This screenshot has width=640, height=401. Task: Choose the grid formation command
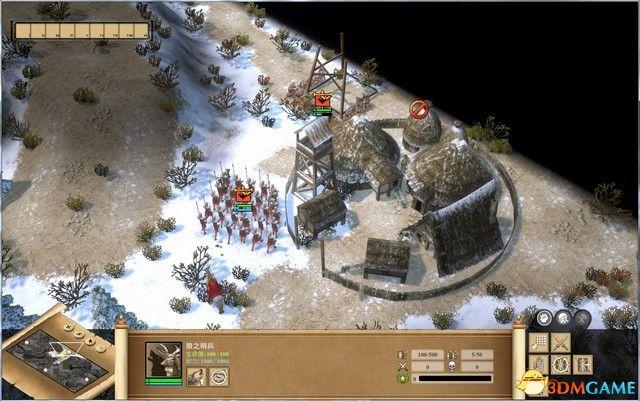point(537,341)
